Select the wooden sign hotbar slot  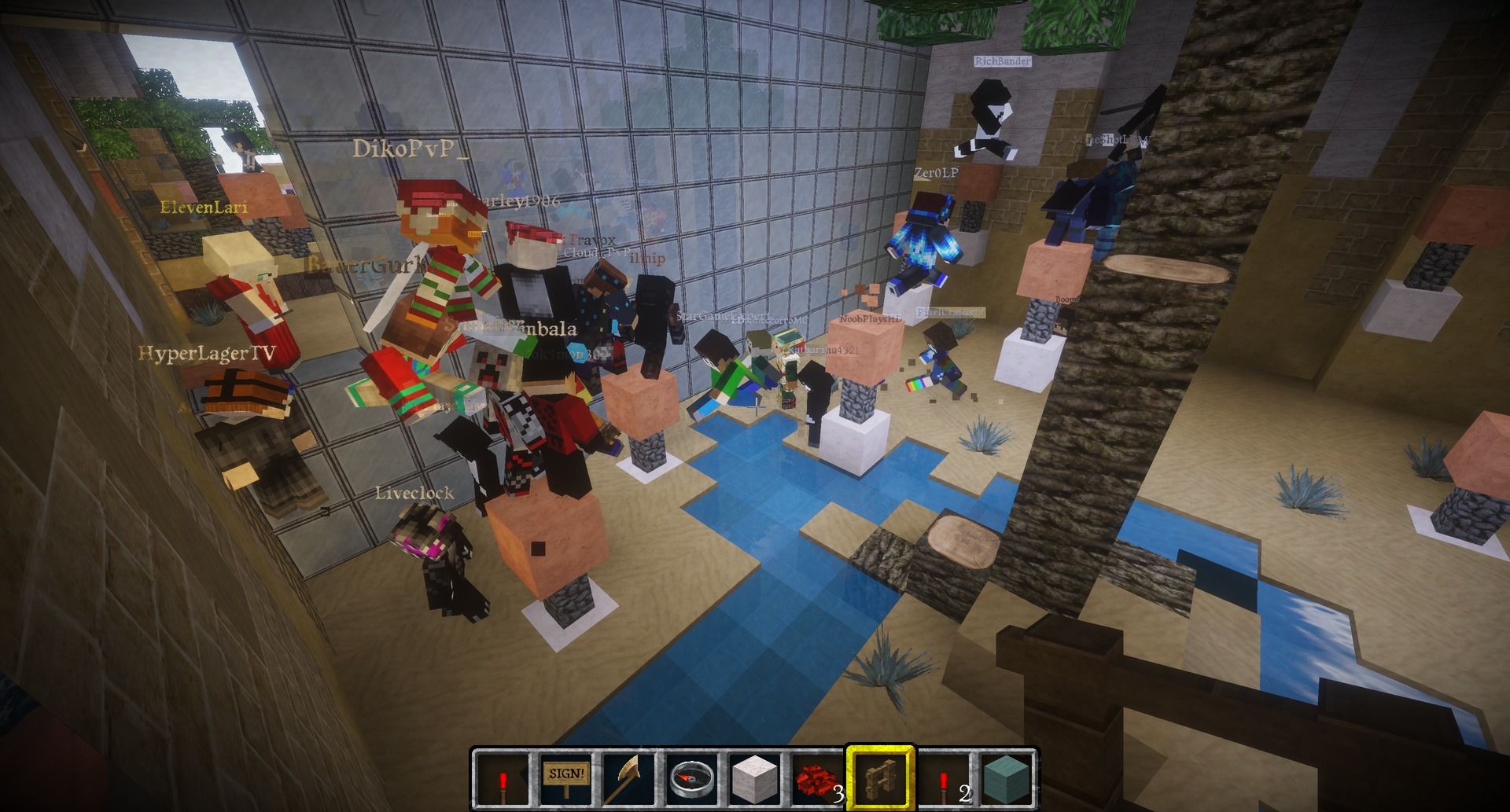click(x=565, y=778)
